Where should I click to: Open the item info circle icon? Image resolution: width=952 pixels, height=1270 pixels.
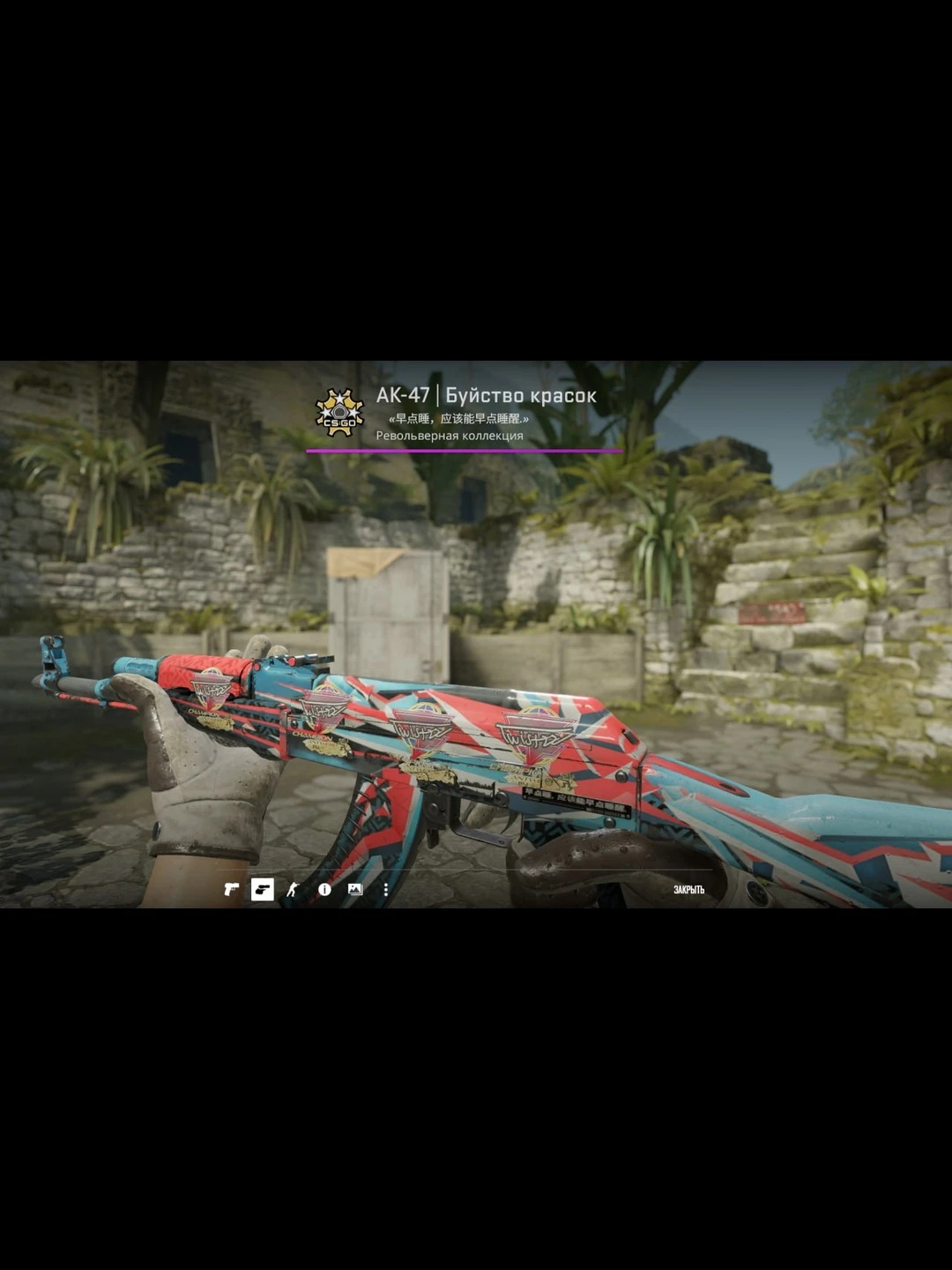[324, 890]
